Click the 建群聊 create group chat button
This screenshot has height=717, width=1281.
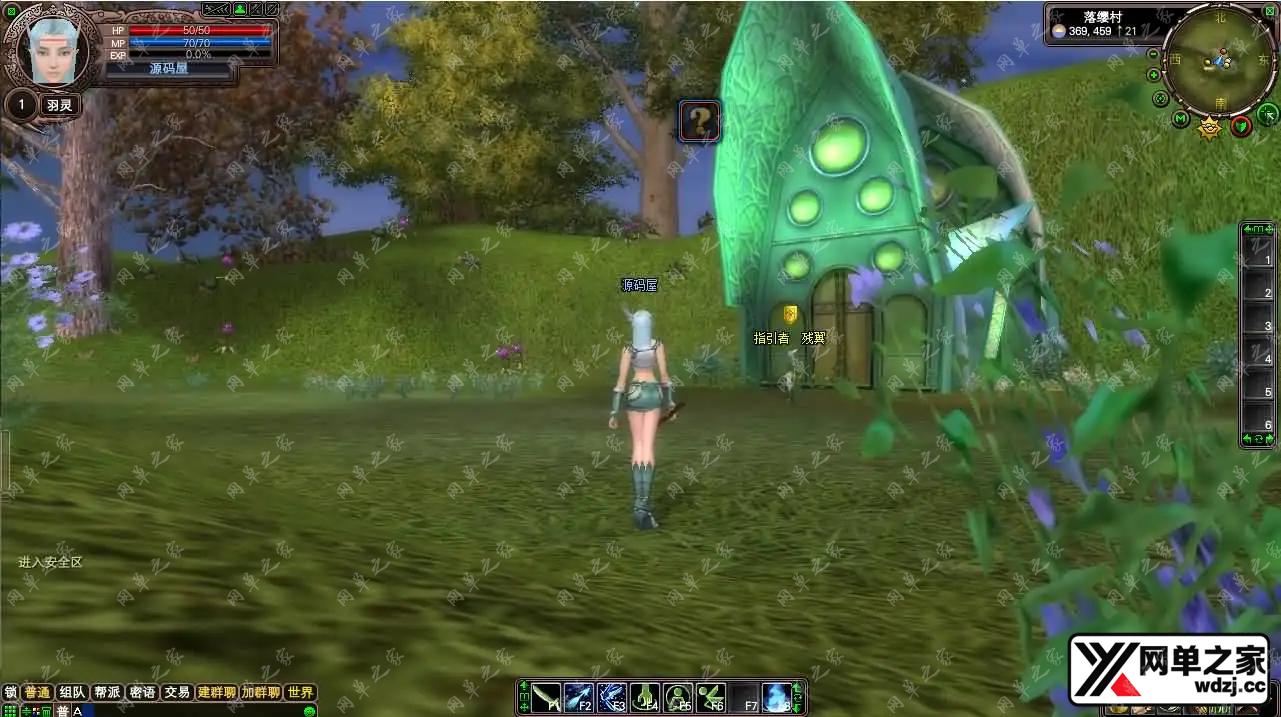coord(216,692)
